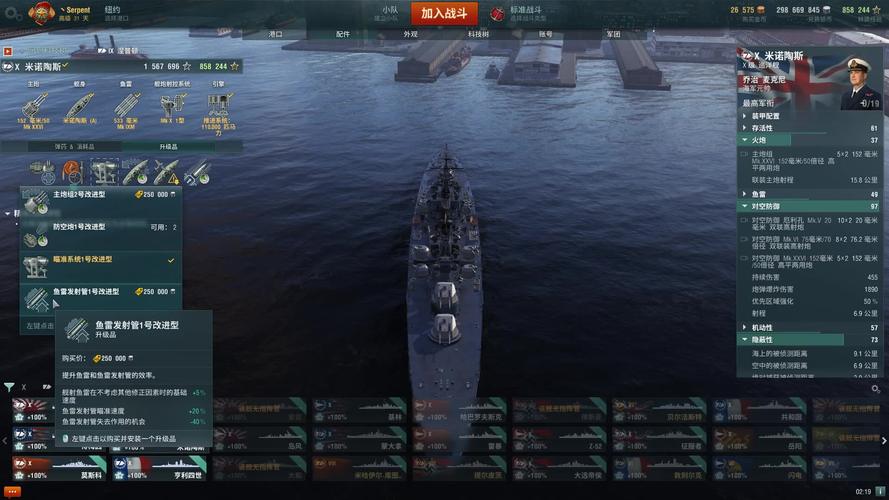The height and width of the screenshot is (500, 889).
Task: Open the 军团 clan tab
Action: click(613, 34)
